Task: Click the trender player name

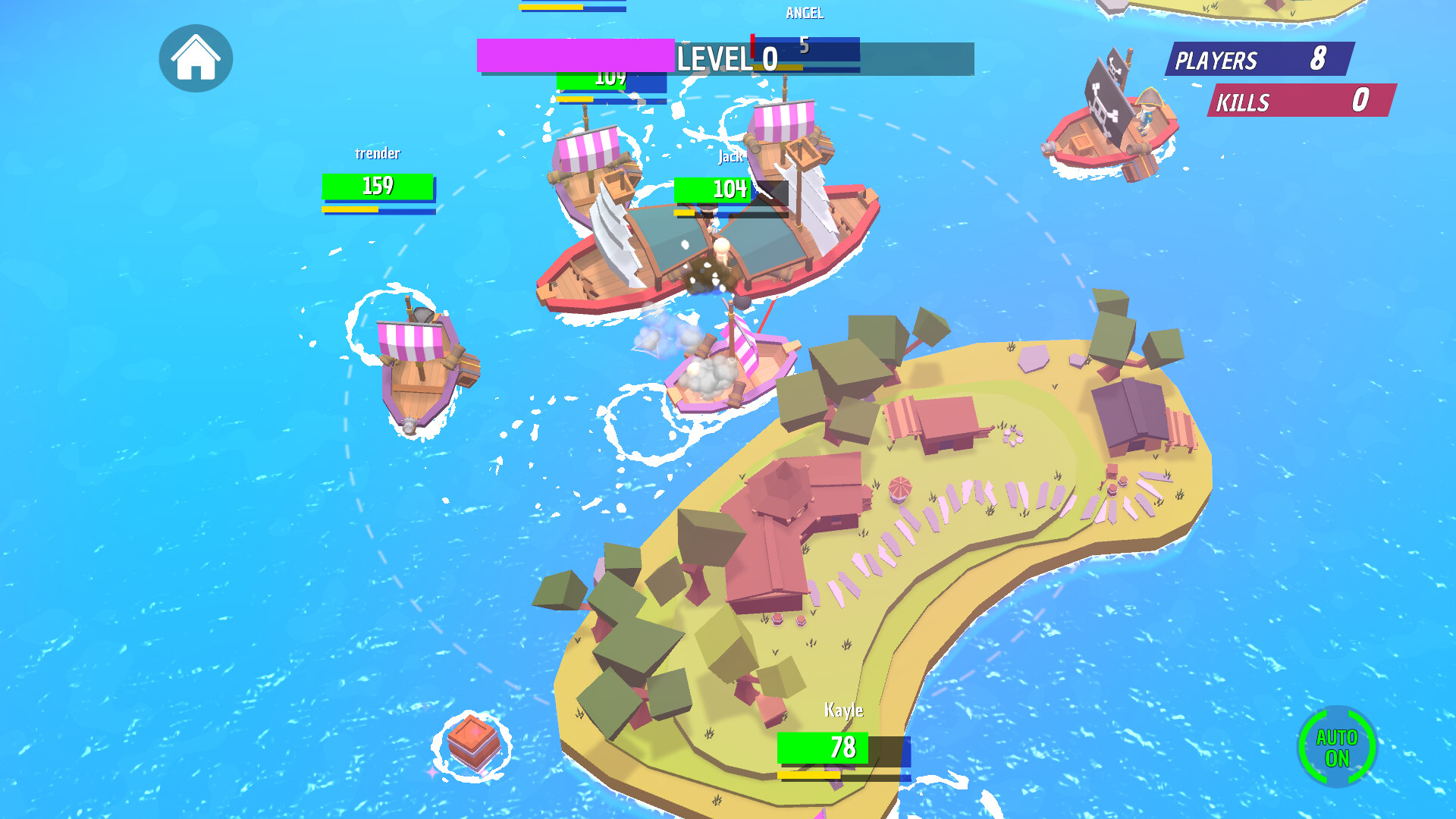Action: coord(378,154)
